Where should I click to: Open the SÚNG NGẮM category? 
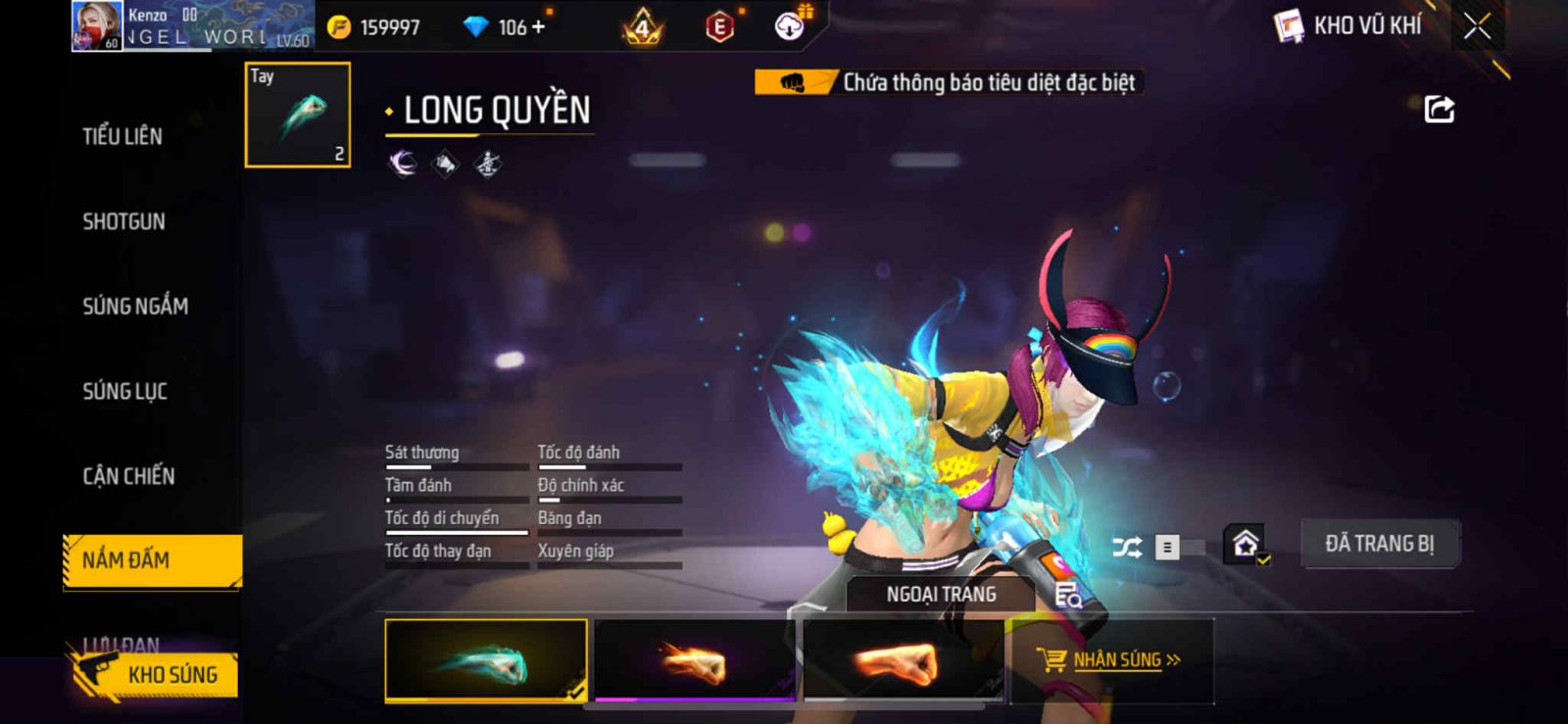click(135, 307)
